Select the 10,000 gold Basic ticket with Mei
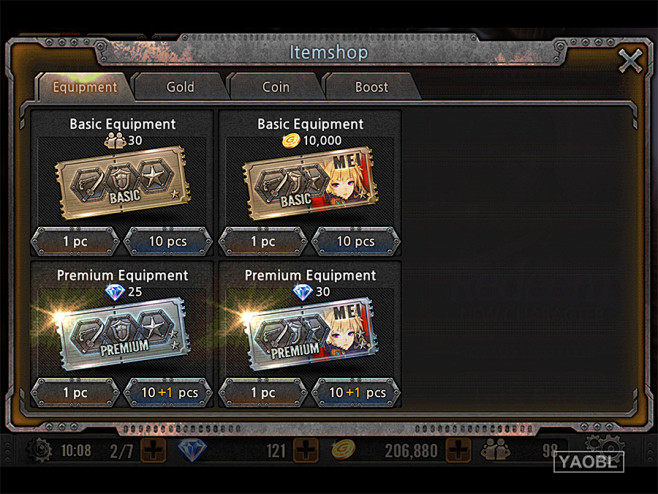The height and width of the screenshot is (494, 658). click(310, 185)
